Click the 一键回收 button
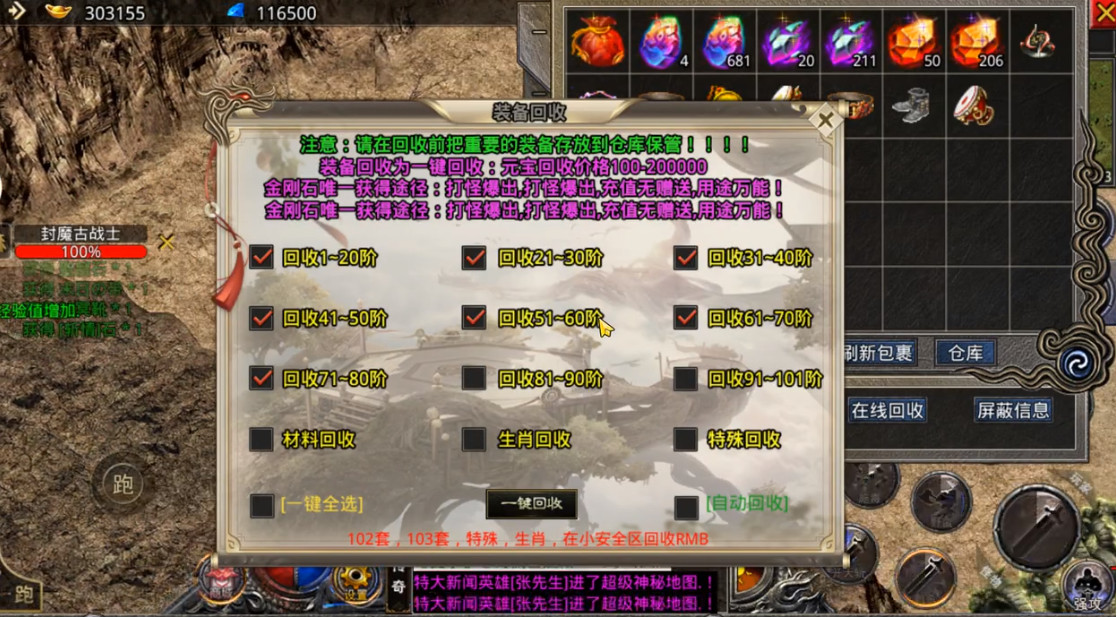1117x617 pixels. [532, 504]
